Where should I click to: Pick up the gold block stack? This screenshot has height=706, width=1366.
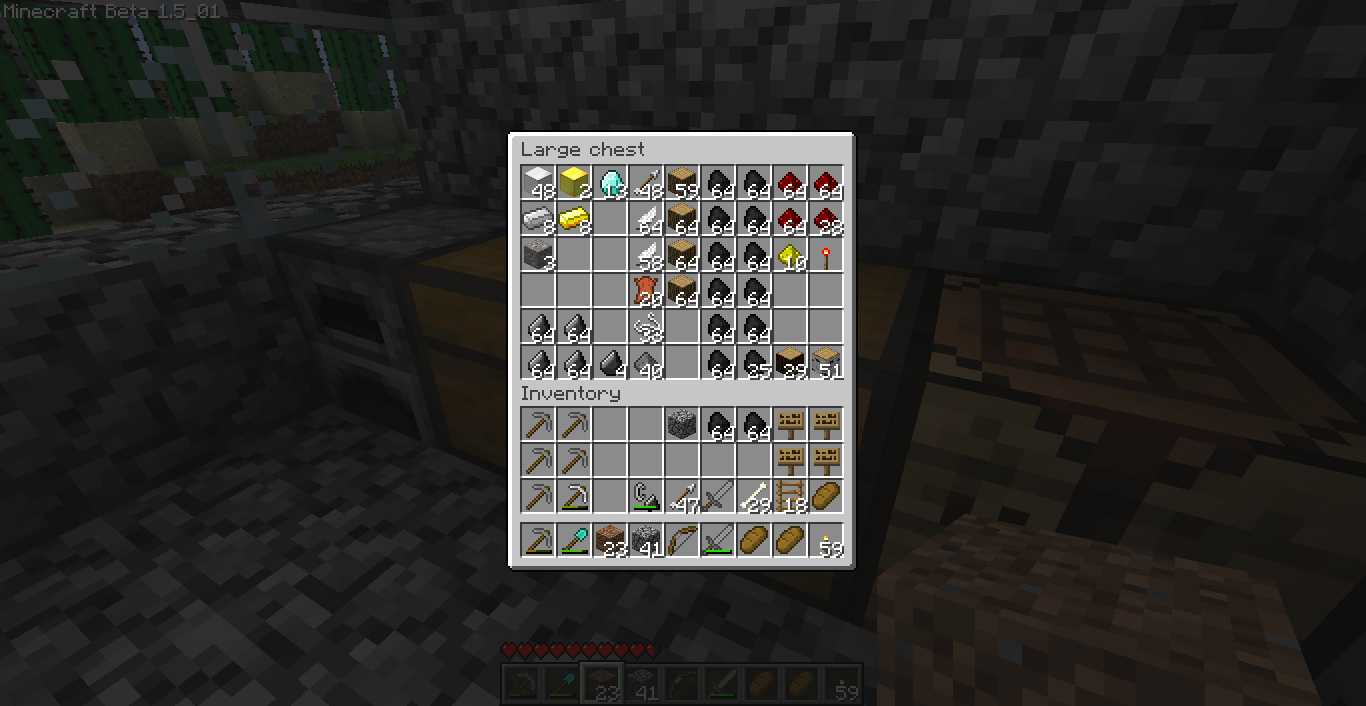coord(574,183)
